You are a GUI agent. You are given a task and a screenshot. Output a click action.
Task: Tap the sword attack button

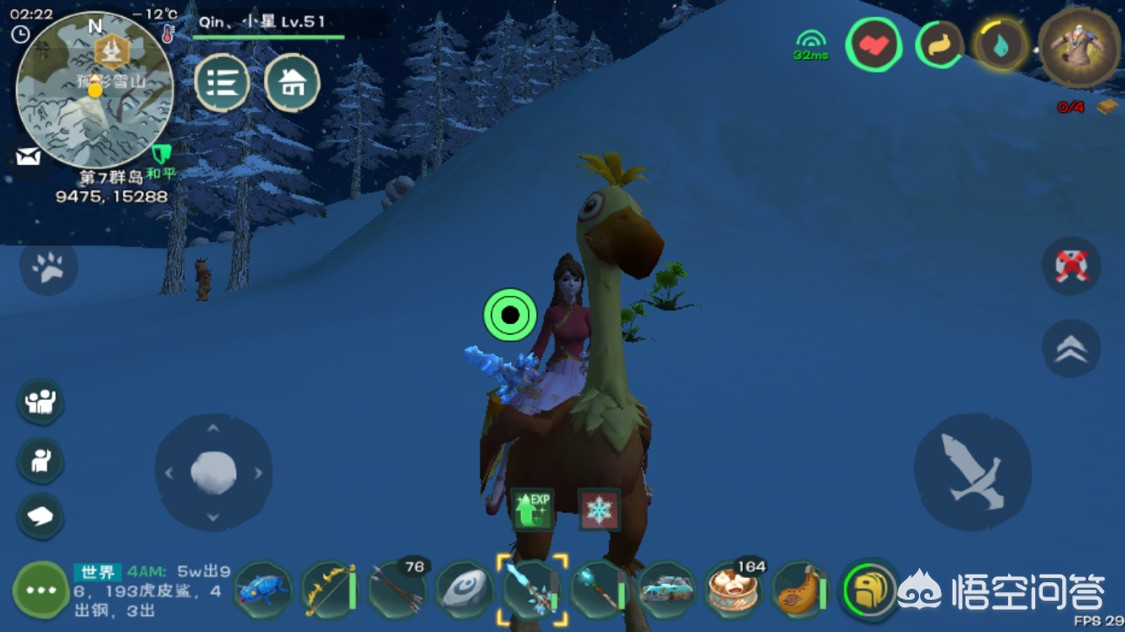[972, 472]
